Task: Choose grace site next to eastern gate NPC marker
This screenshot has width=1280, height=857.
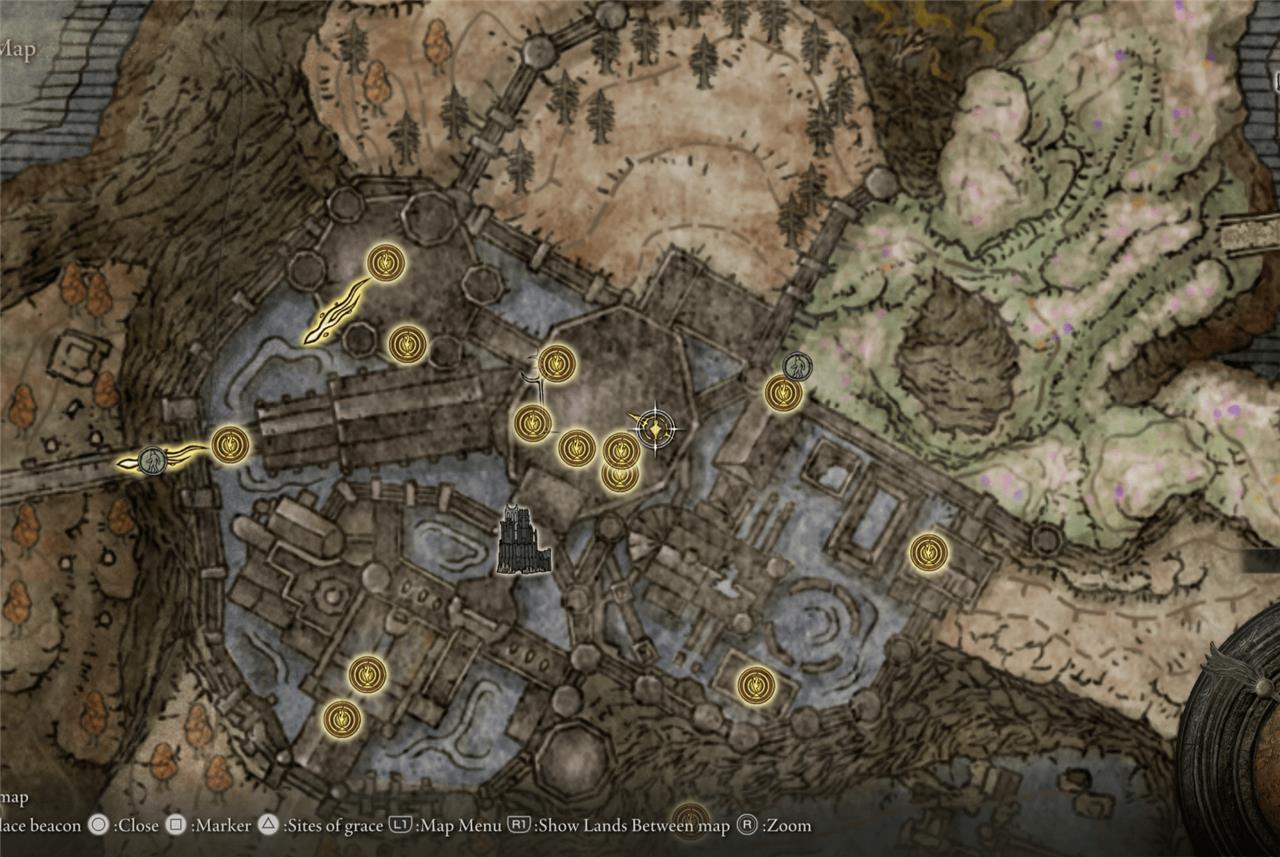Action: (782, 393)
